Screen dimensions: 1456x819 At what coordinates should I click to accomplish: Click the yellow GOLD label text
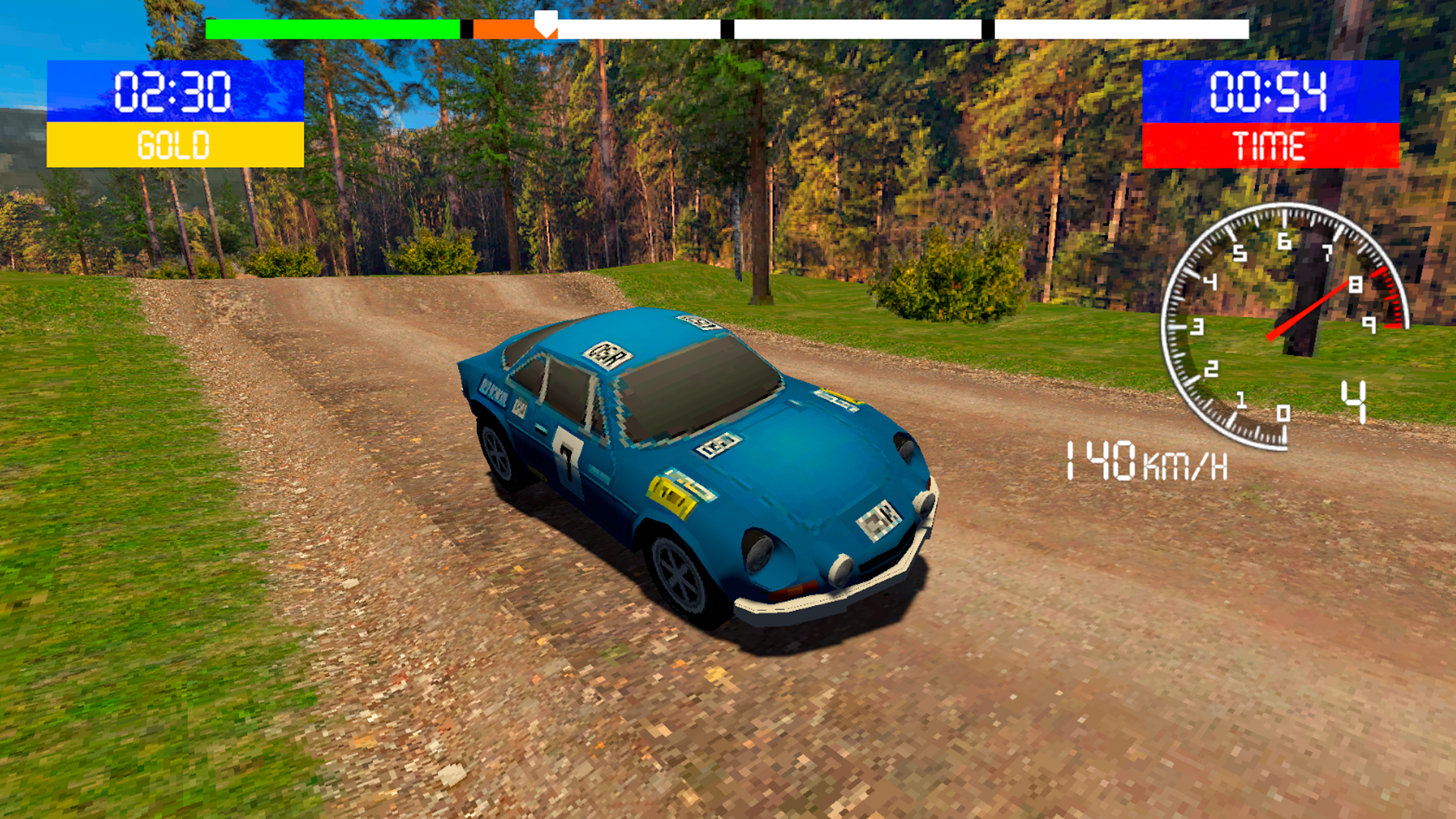174,144
